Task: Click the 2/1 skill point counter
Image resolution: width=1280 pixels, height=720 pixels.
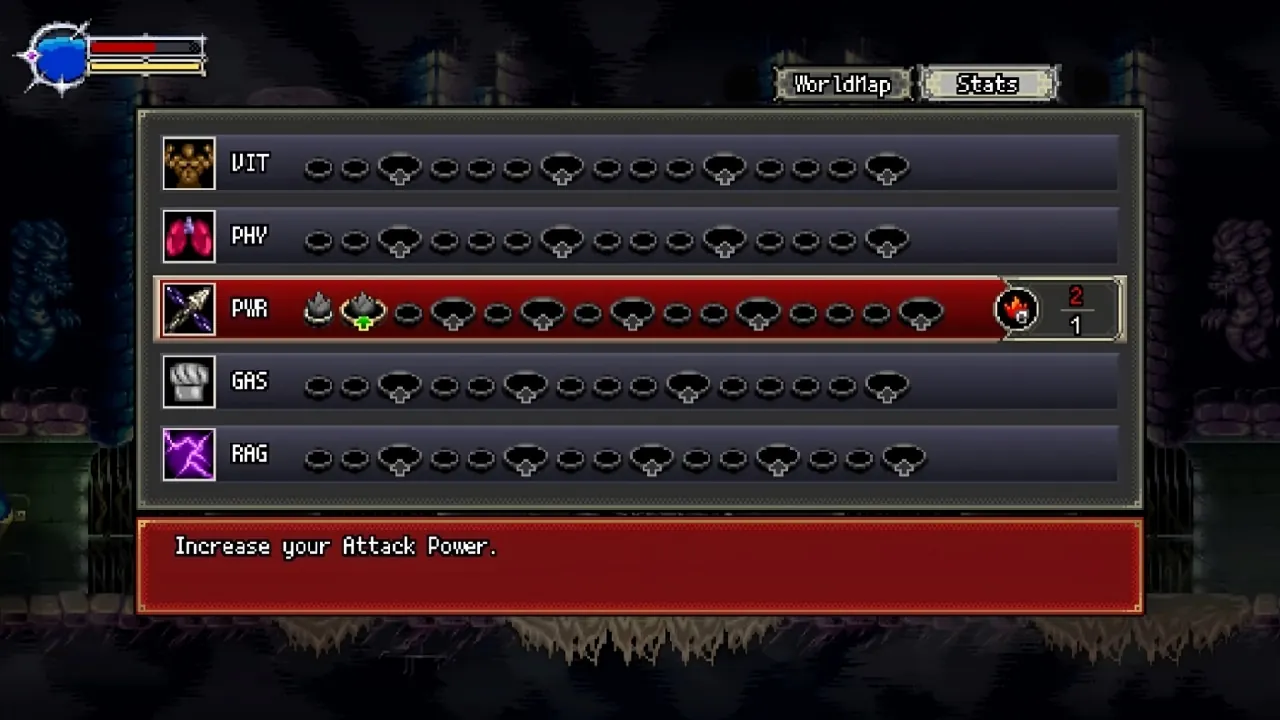Action: pos(1077,309)
